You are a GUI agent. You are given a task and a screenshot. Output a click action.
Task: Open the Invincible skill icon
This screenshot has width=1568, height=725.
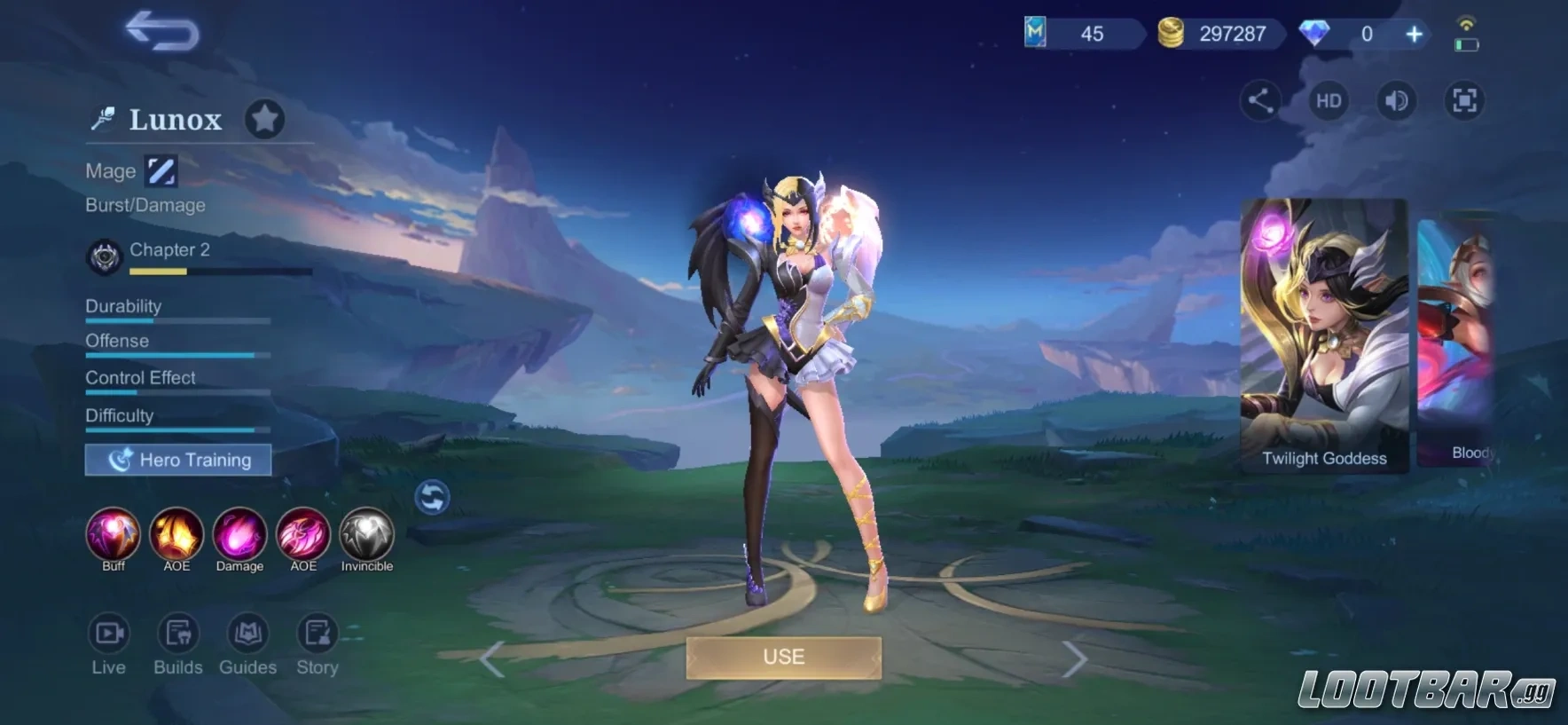(x=366, y=535)
